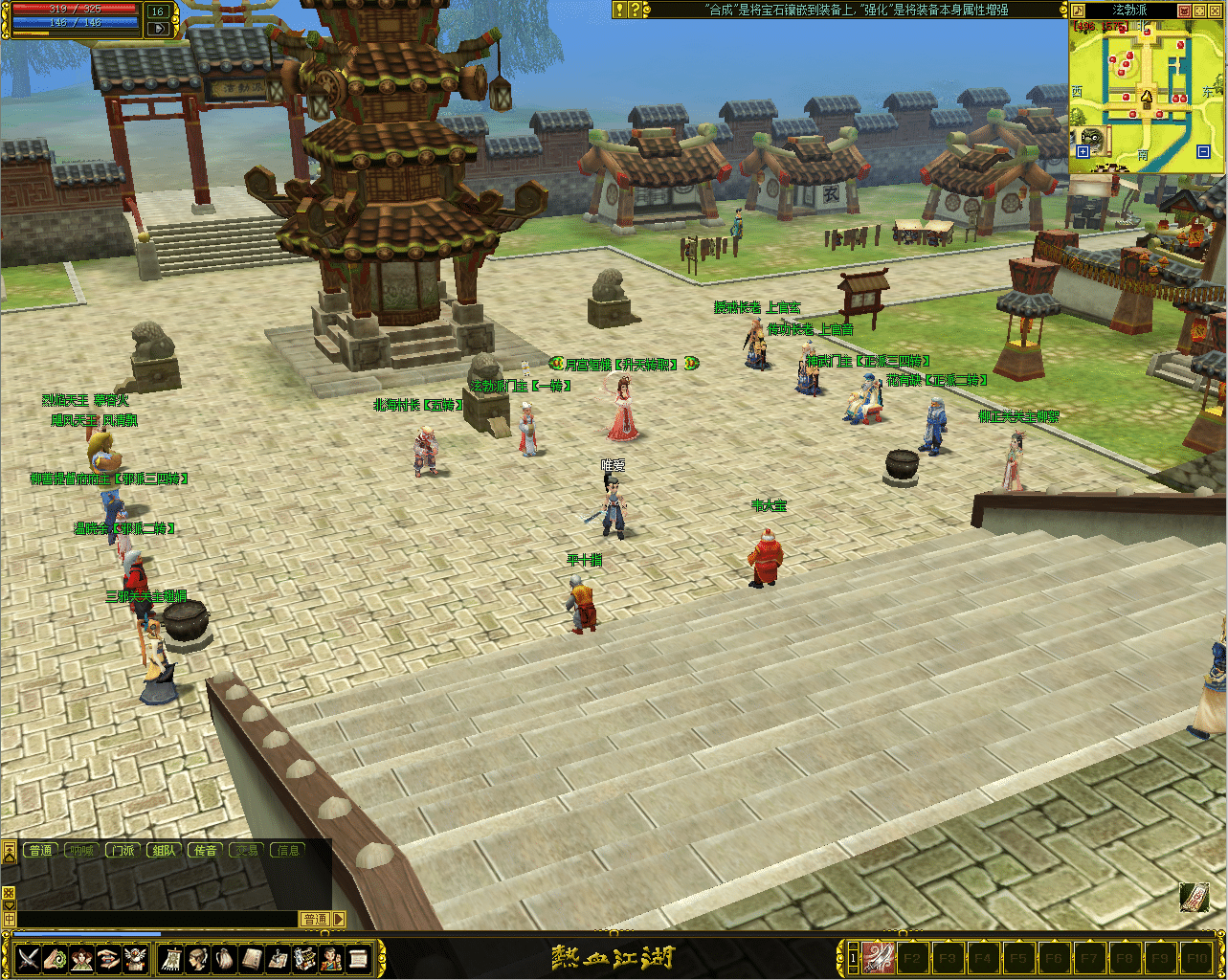Zoom in the minimap with the plus button
The image size is (1228, 980).
click(x=1083, y=151)
